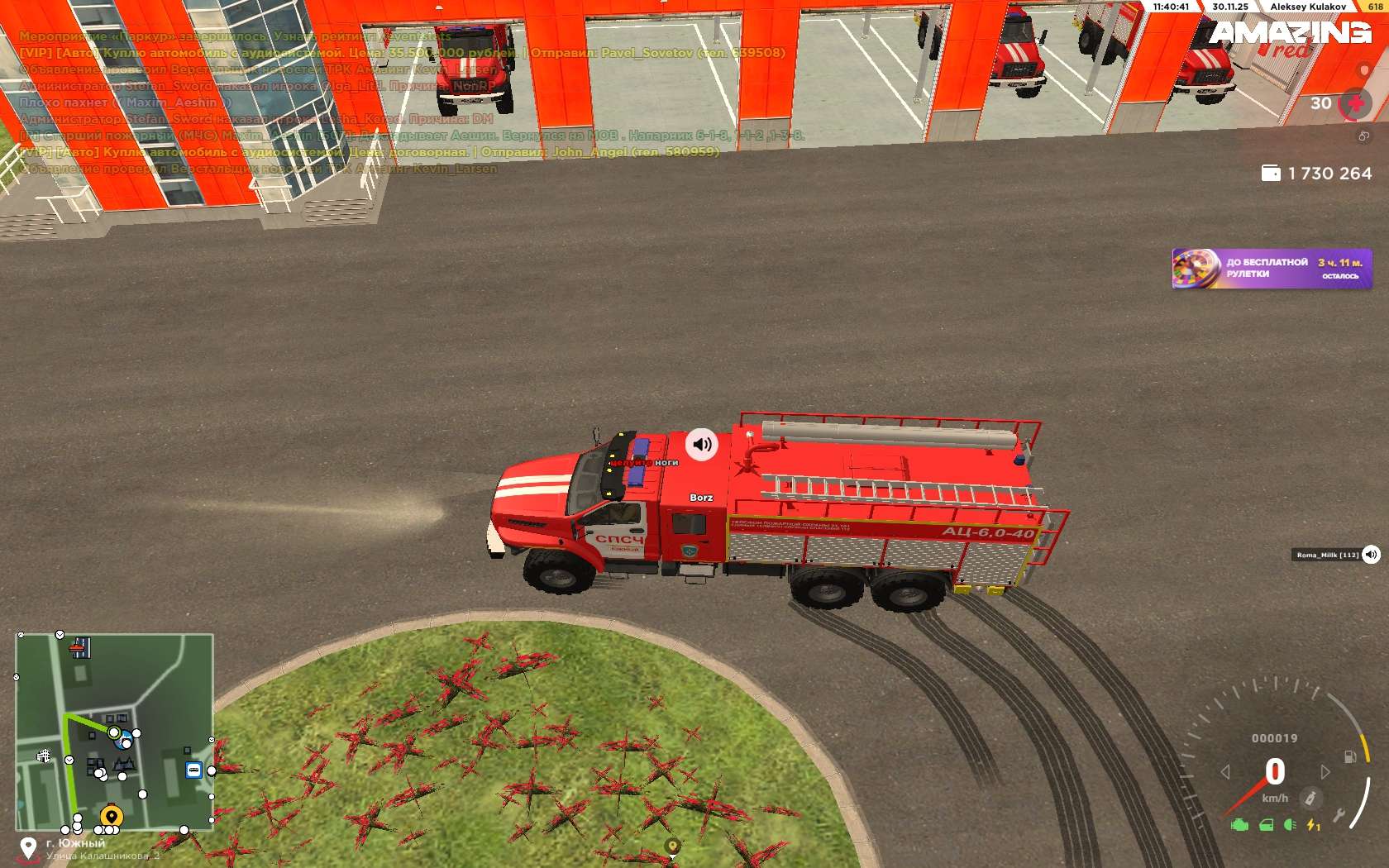Image resolution: width=1389 pixels, height=868 pixels.
Task: Click the fuel pump icon
Action: tap(1349, 756)
